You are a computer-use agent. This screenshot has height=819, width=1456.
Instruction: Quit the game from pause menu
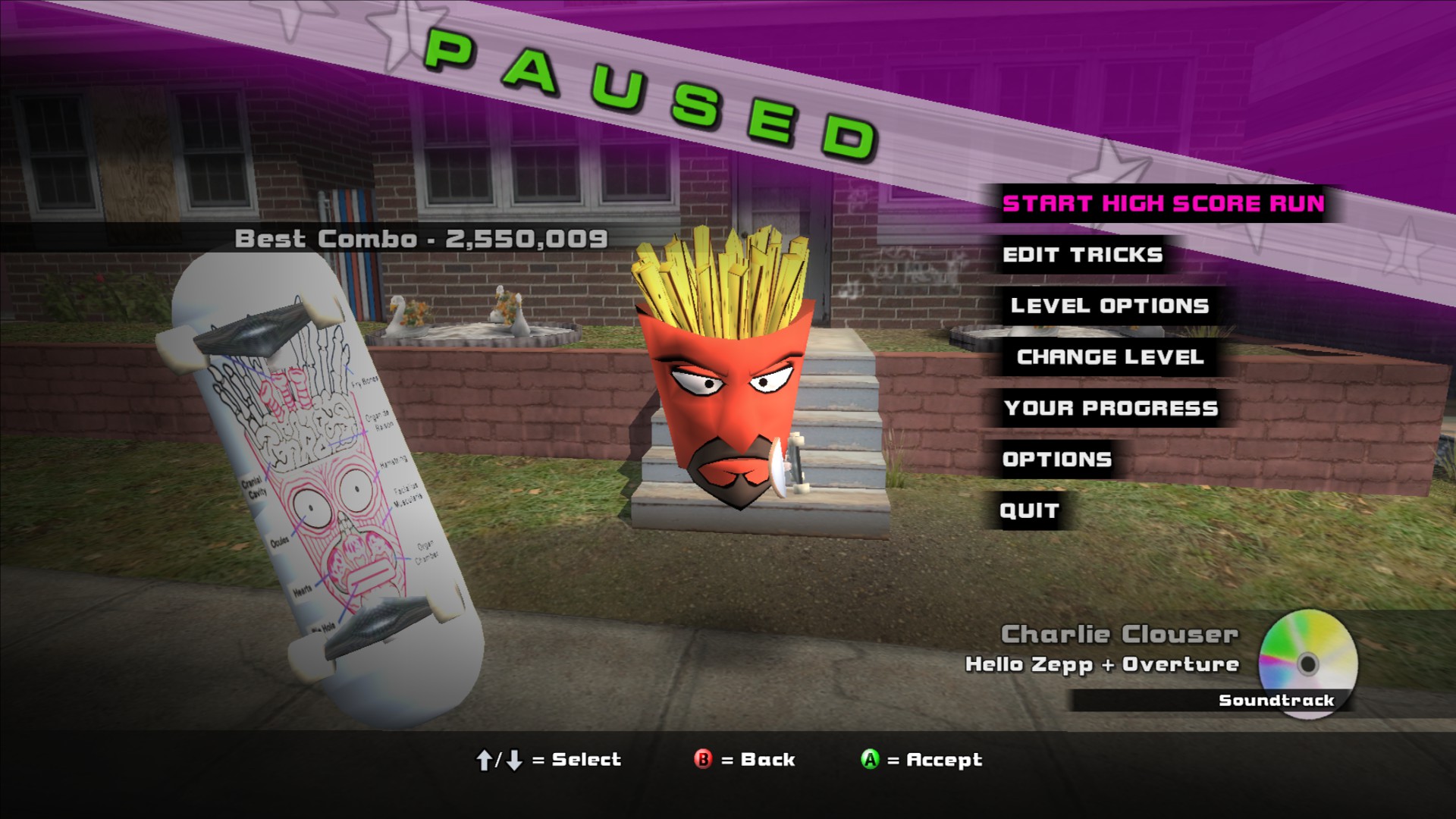click(1029, 510)
